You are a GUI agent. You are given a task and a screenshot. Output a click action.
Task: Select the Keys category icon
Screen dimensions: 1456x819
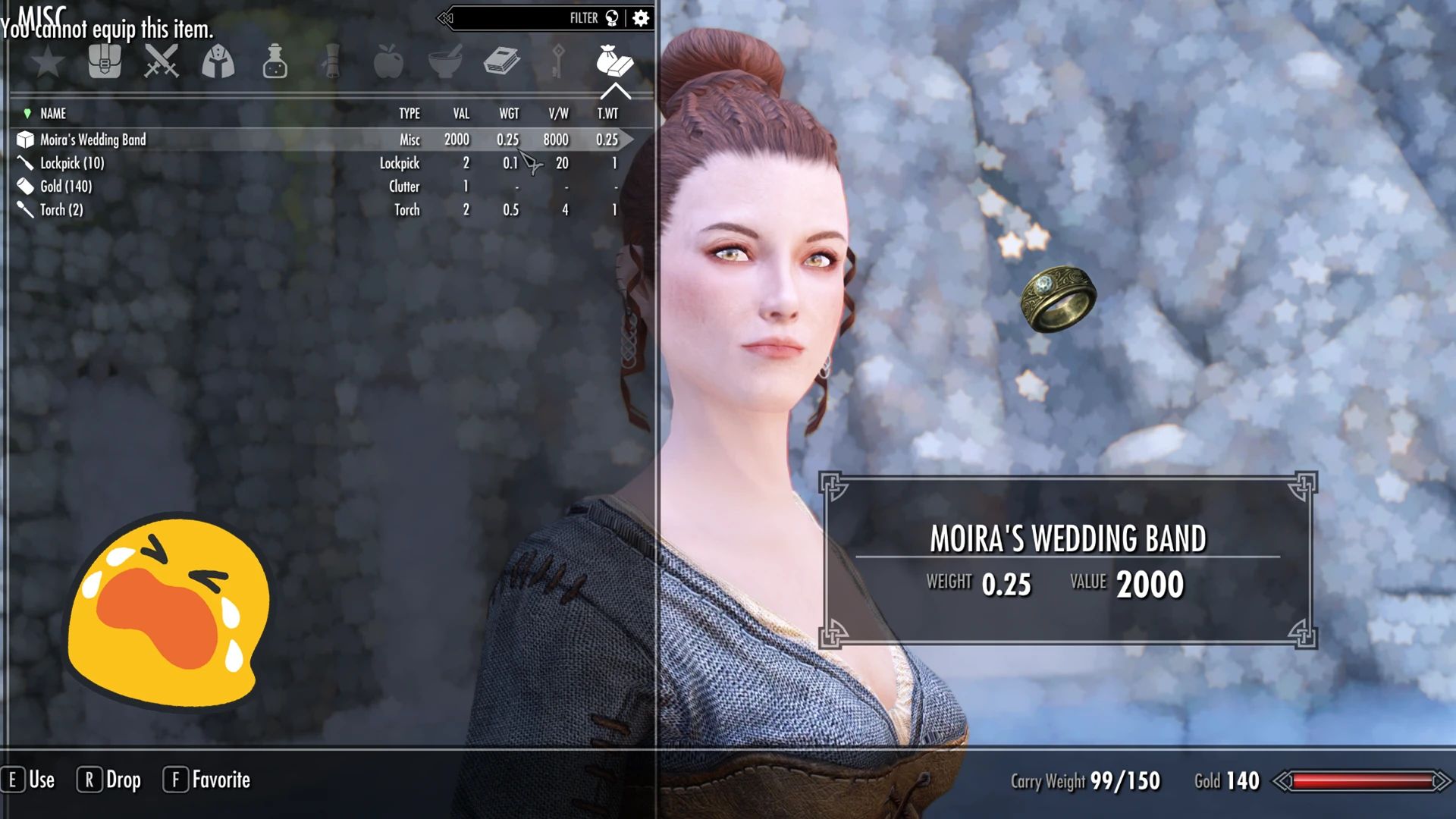pos(559,62)
